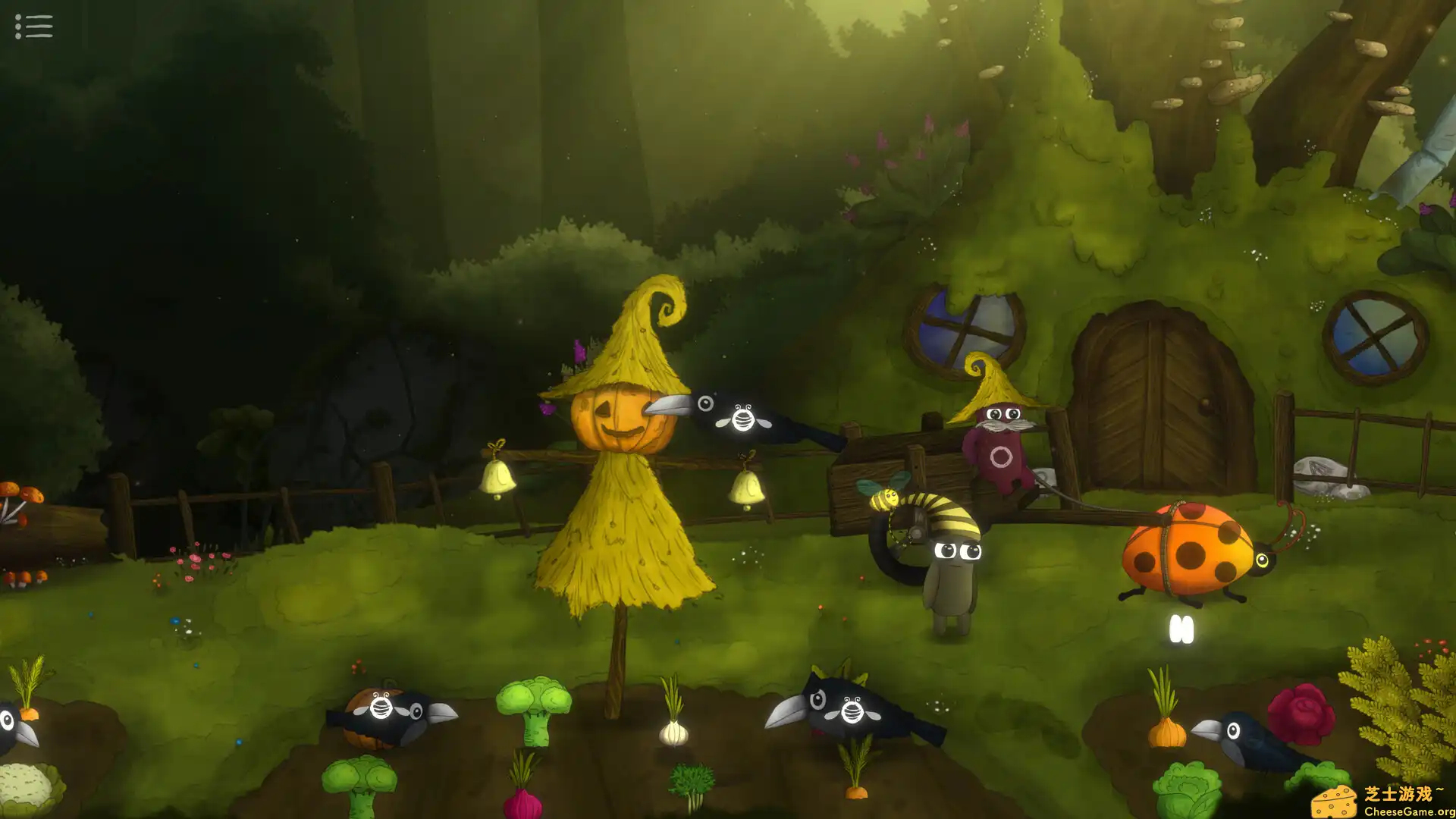Click the bee marker on the scarecrow's crow
This screenshot has width=1456, height=819.
743,417
